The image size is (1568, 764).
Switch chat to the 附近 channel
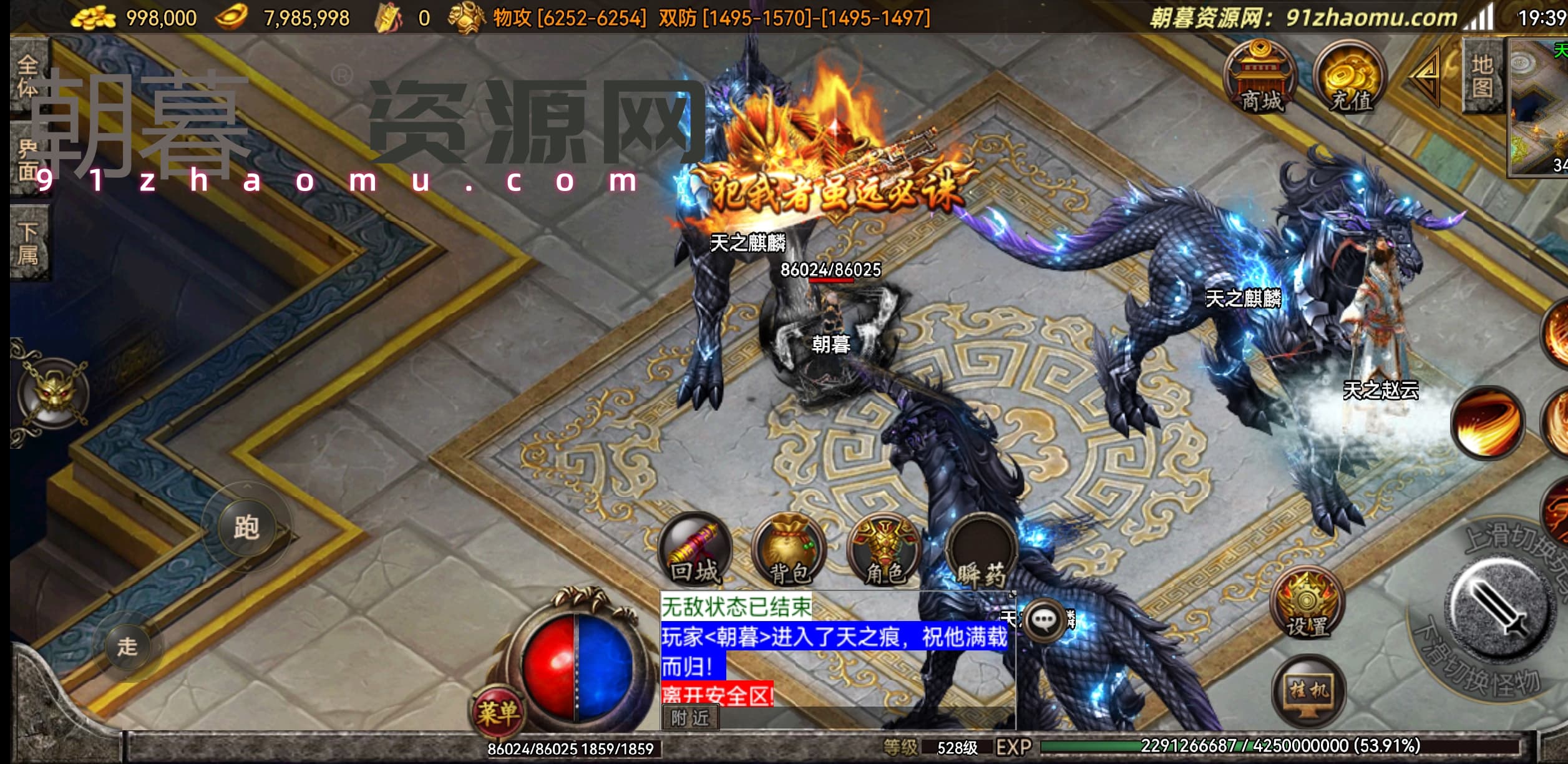click(x=690, y=718)
